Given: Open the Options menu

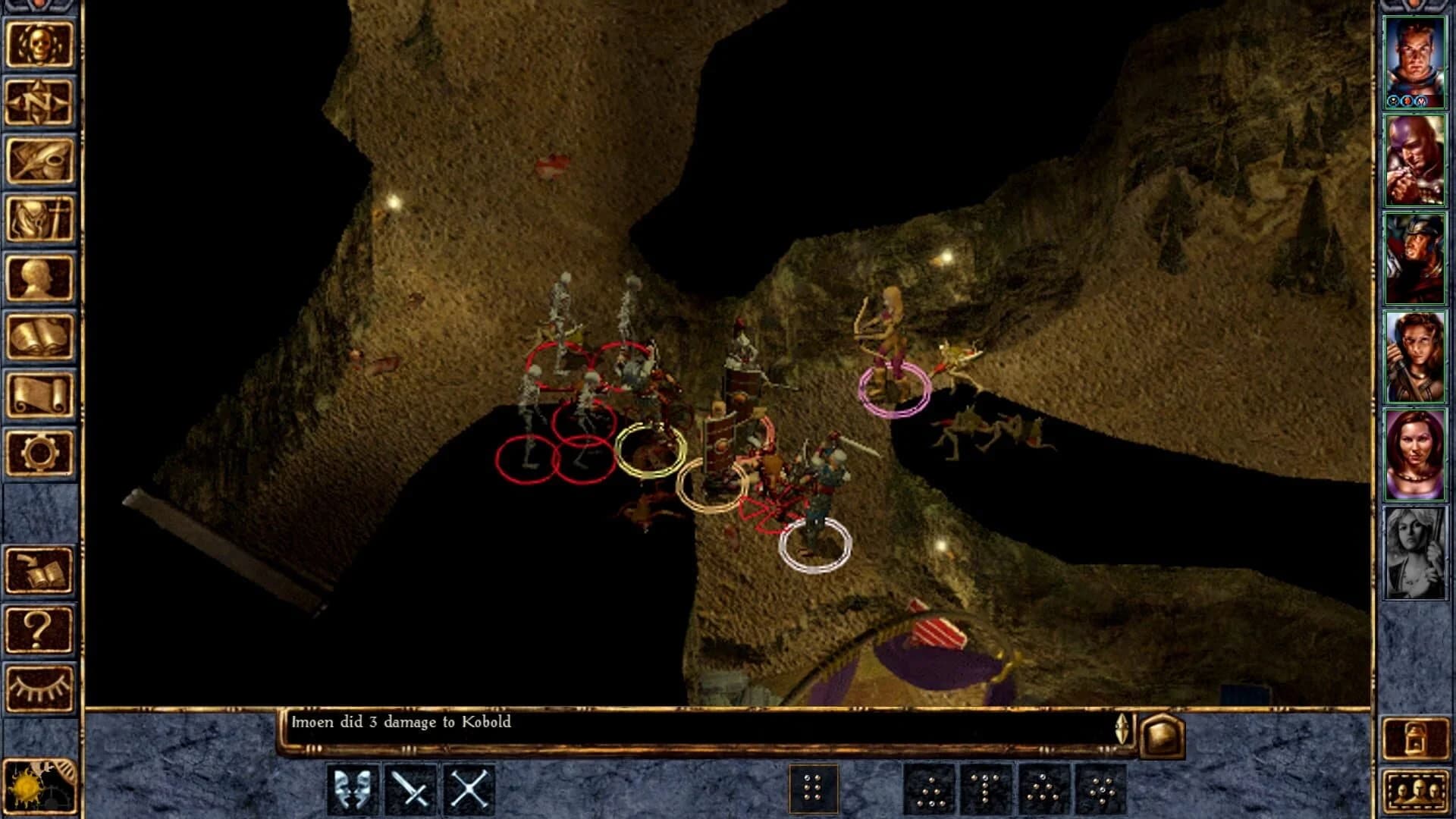Looking at the screenshot, I should tap(39, 452).
